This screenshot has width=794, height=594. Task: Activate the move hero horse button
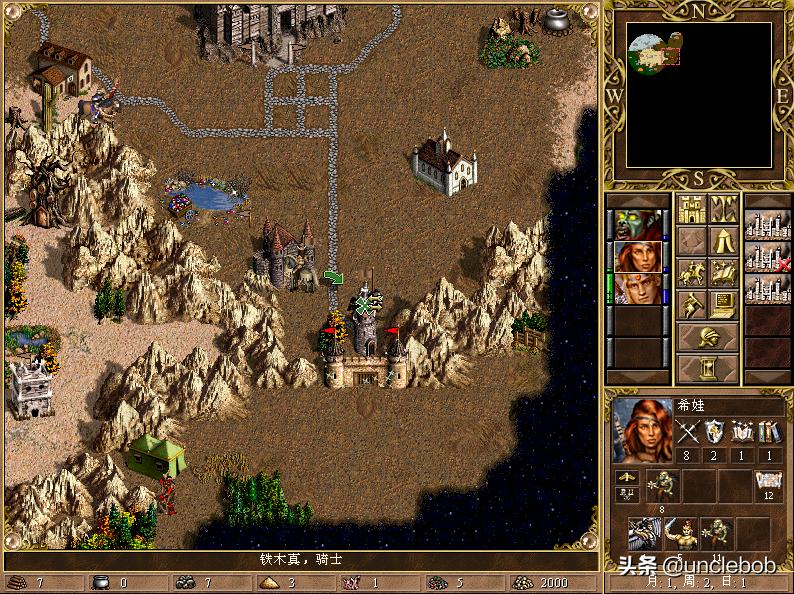tap(692, 273)
